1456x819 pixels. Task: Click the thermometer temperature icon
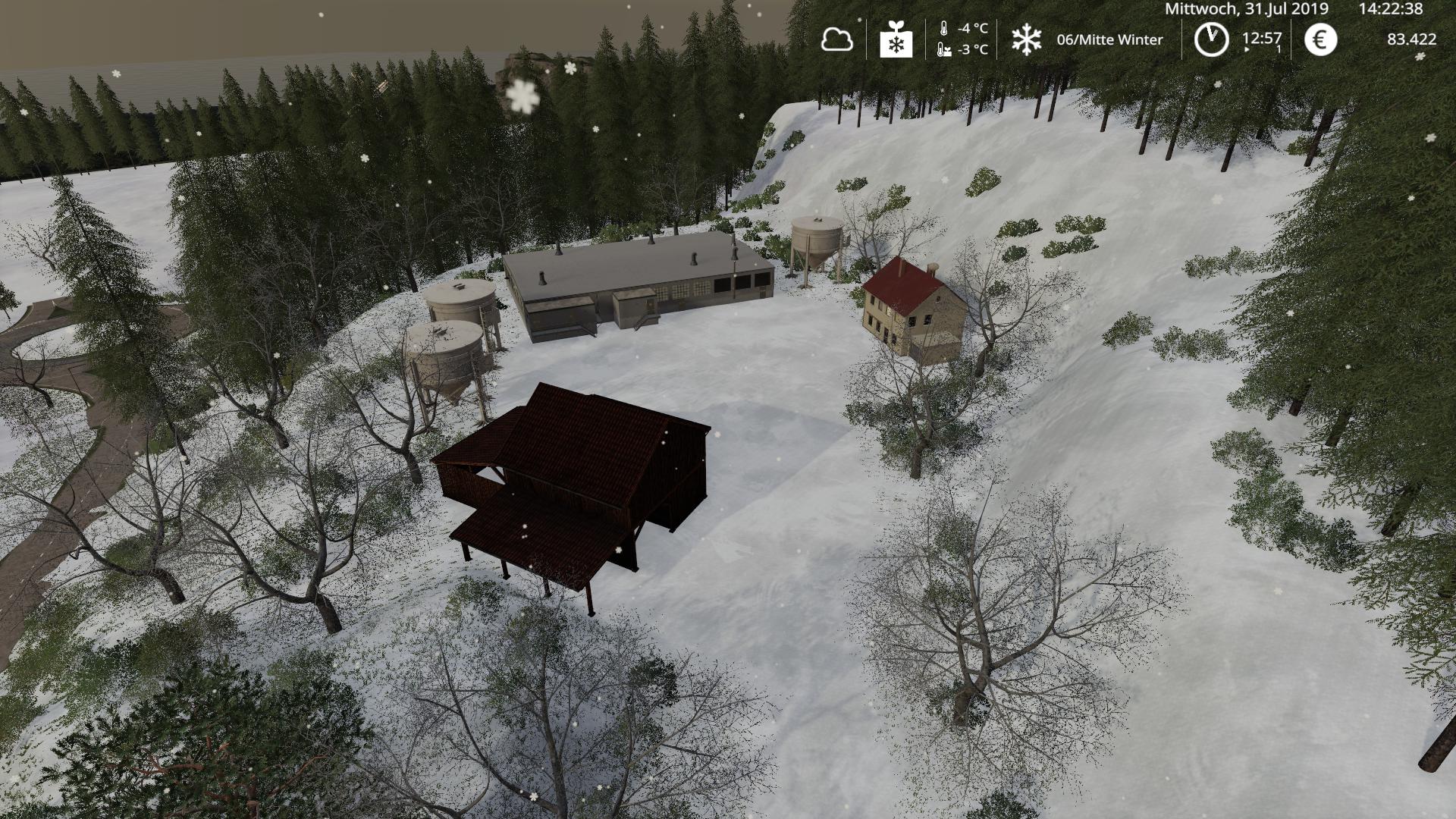pyautogui.click(x=942, y=29)
